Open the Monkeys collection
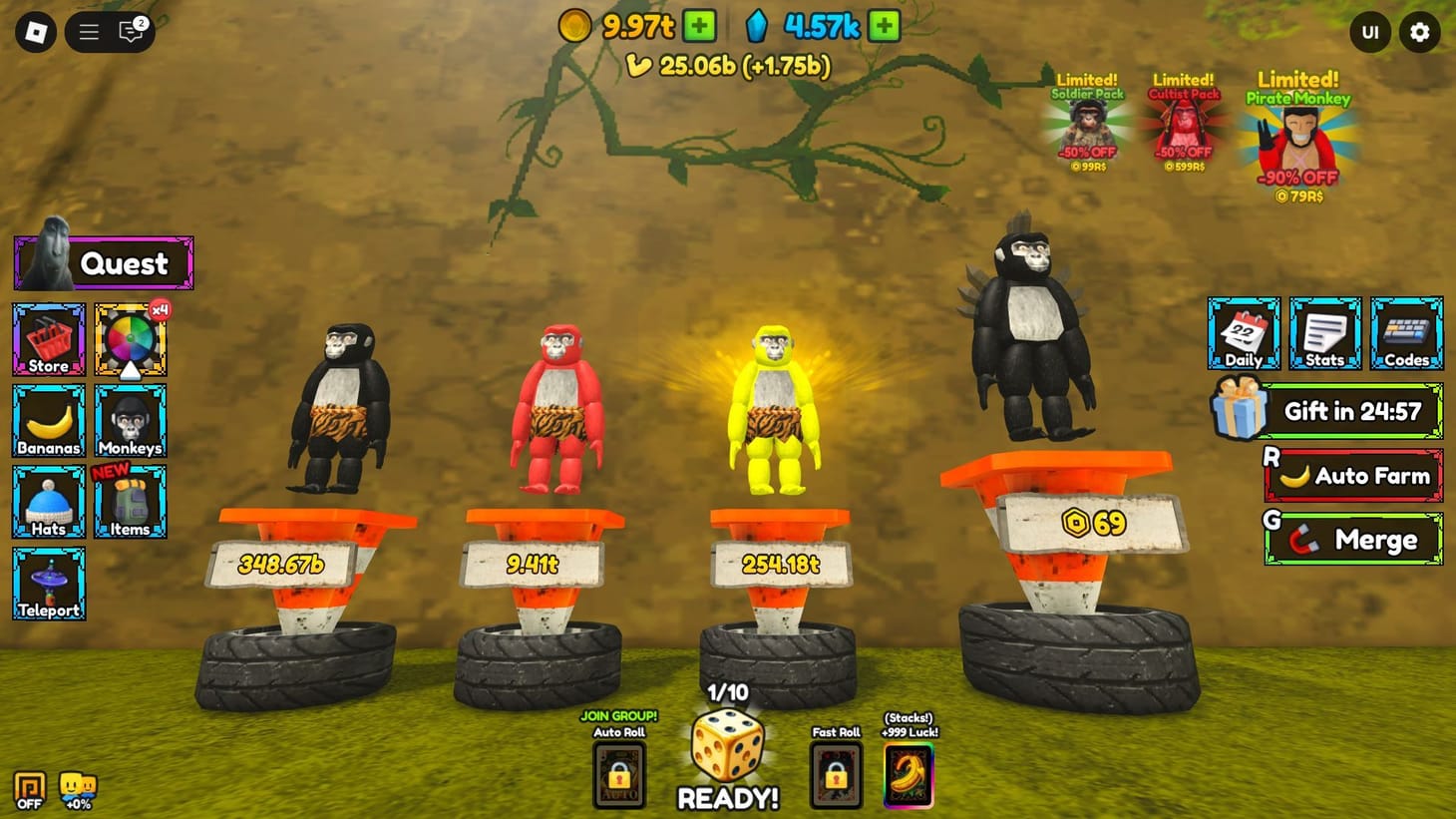 [130, 420]
